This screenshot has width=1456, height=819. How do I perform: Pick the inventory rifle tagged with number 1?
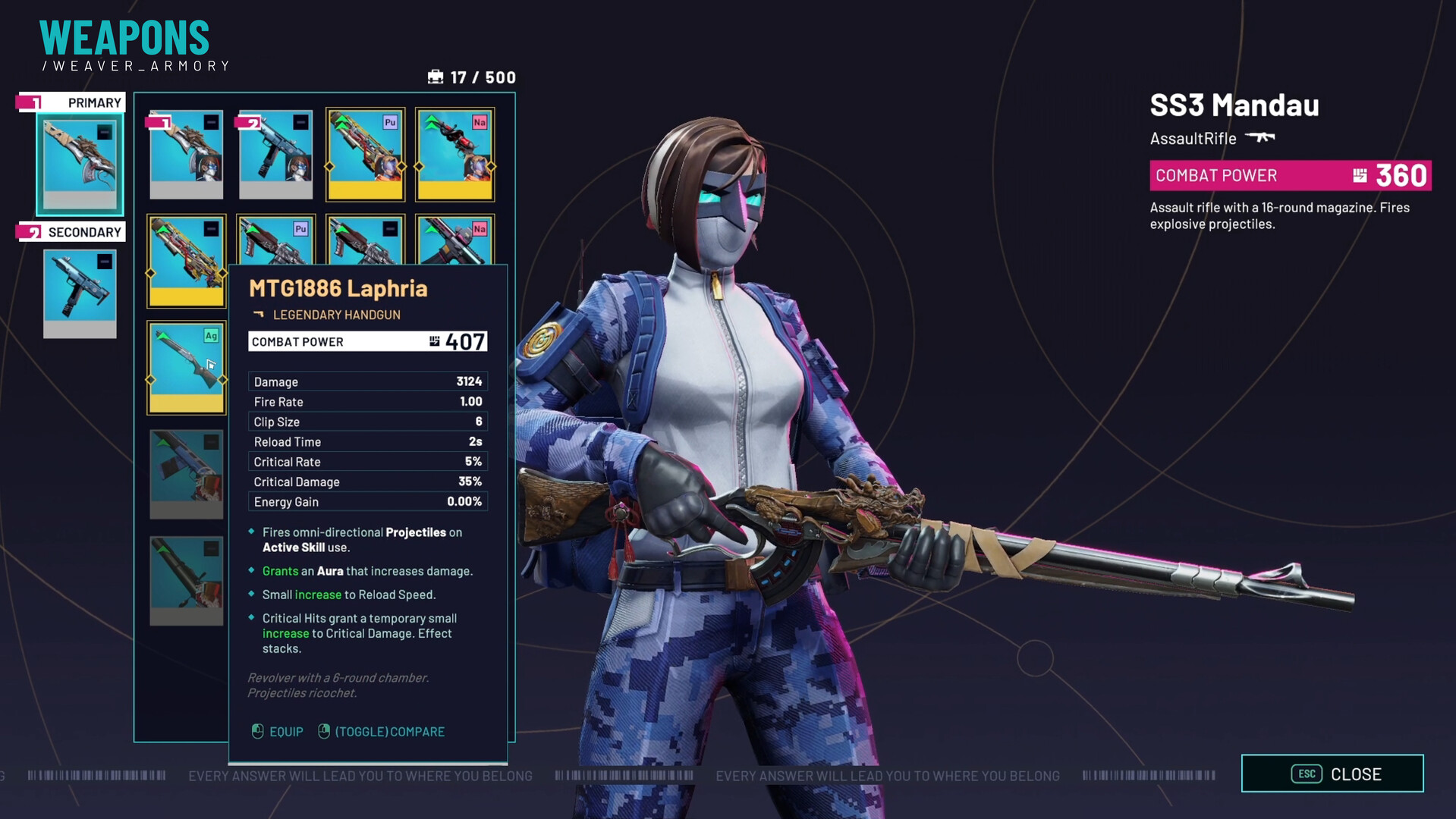[186, 155]
